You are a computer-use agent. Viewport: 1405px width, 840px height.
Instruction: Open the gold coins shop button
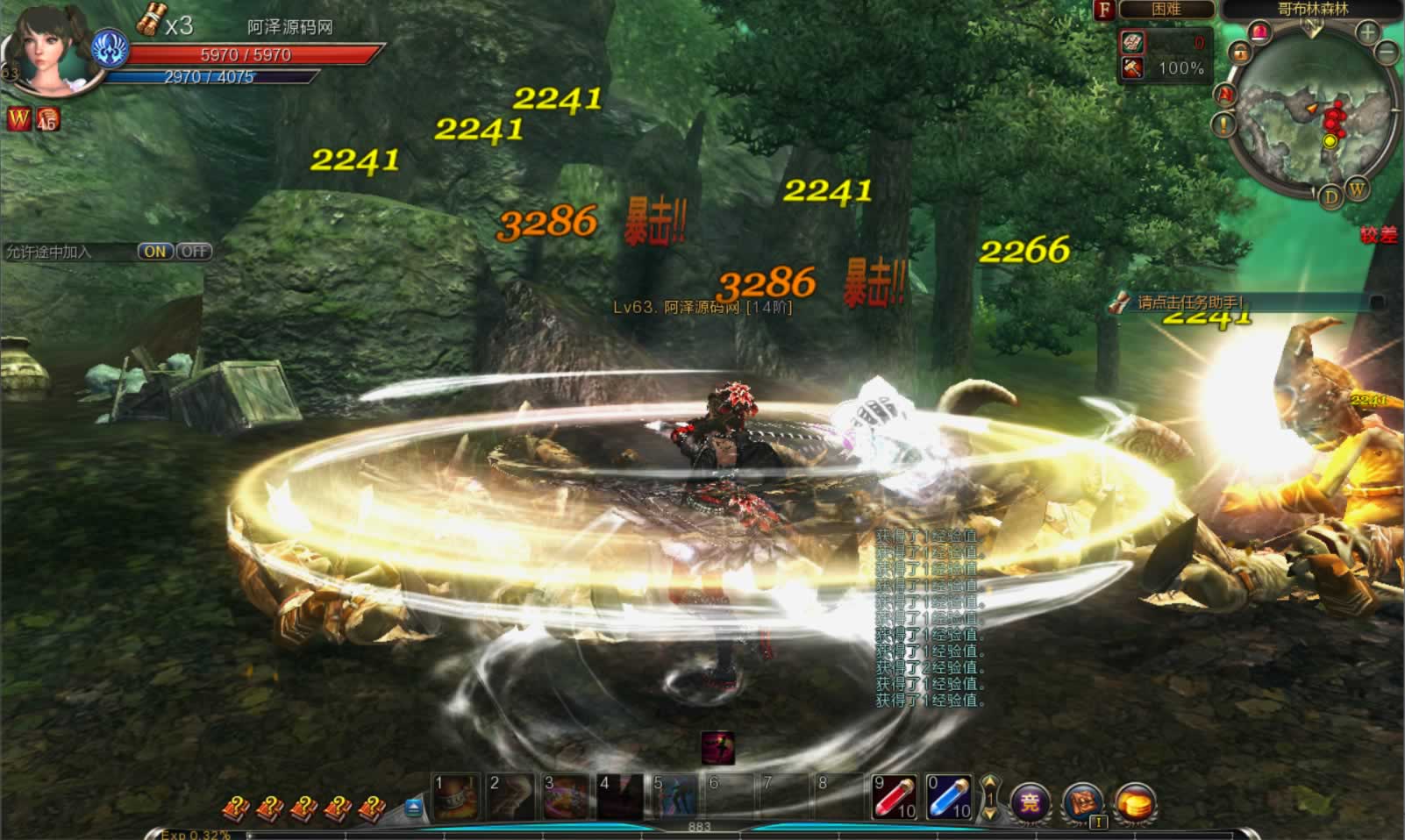coord(1136,802)
